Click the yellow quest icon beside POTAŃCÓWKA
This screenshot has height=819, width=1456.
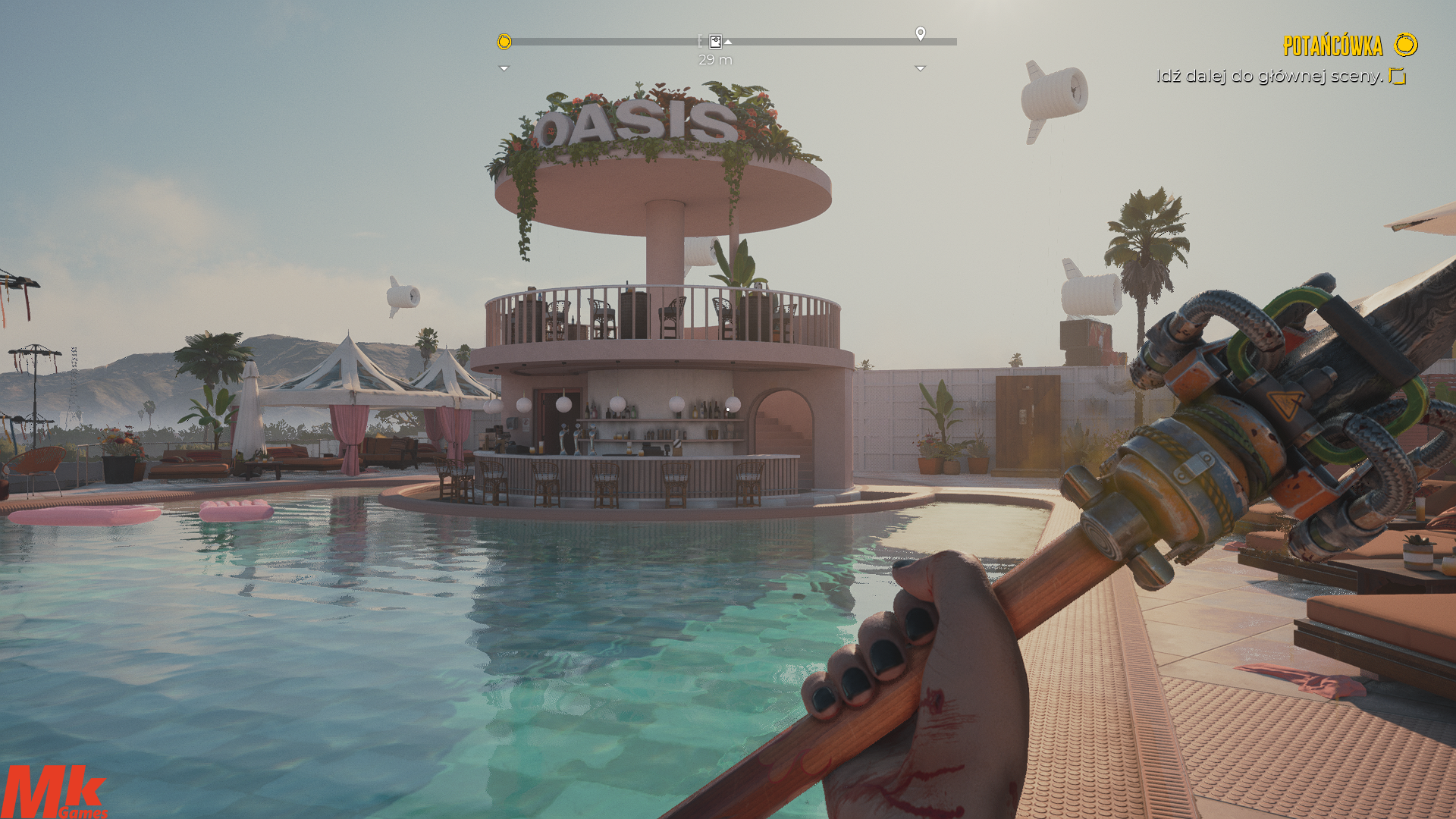point(1405,45)
